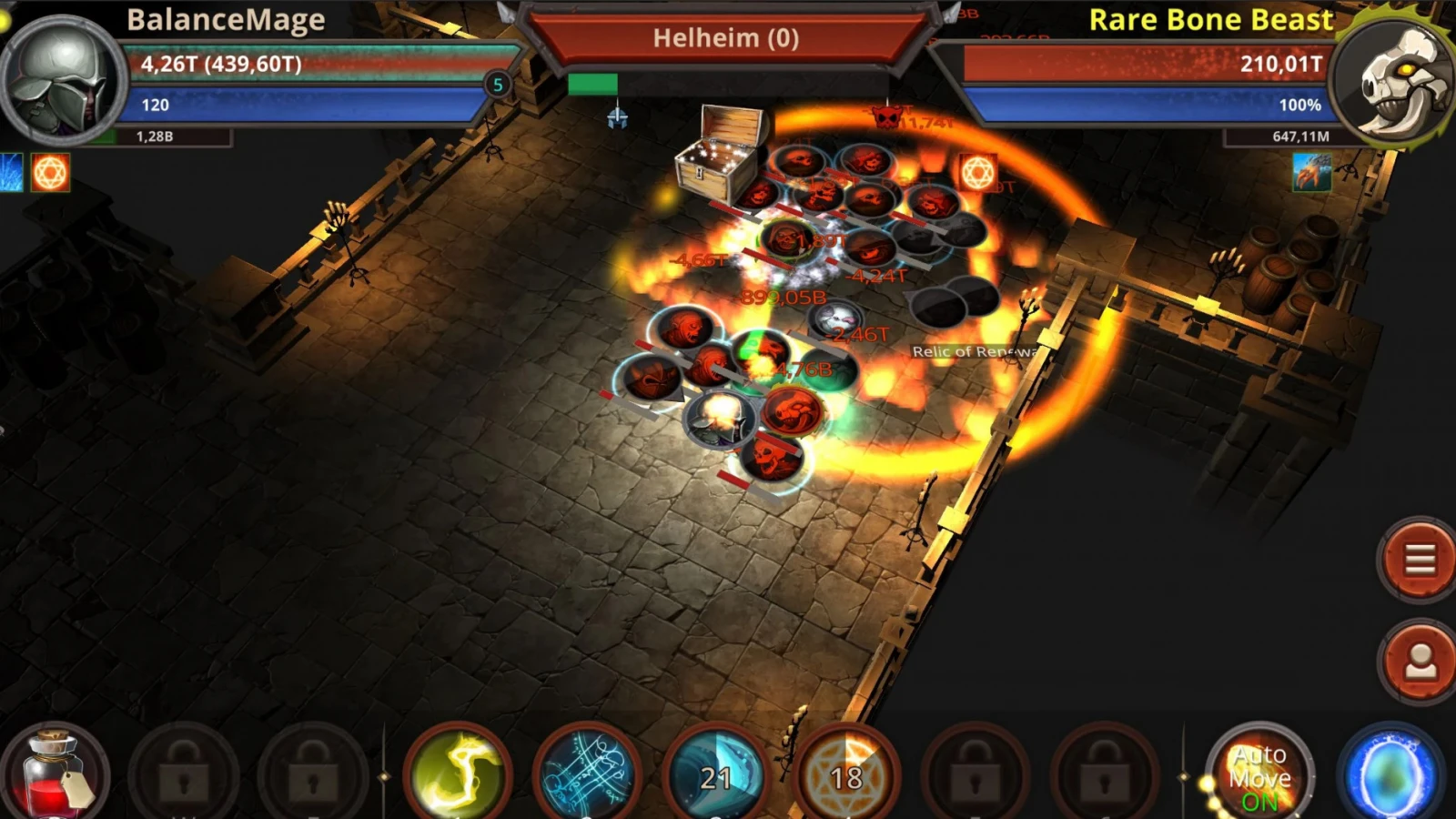
Task: Open the hamburger main menu
Action: [x=1419, y=560]
